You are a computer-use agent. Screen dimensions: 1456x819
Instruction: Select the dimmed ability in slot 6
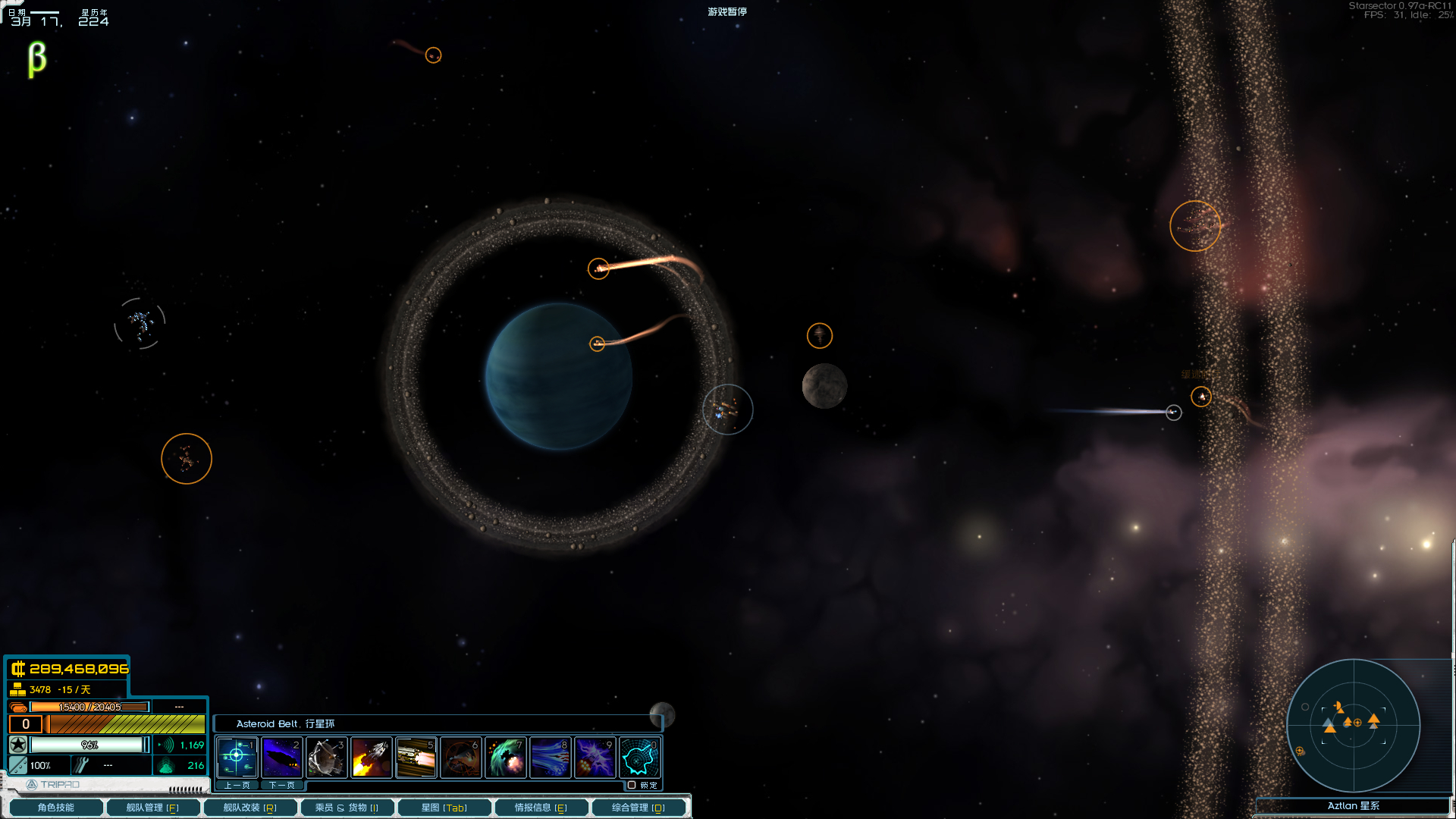(460, 757)
